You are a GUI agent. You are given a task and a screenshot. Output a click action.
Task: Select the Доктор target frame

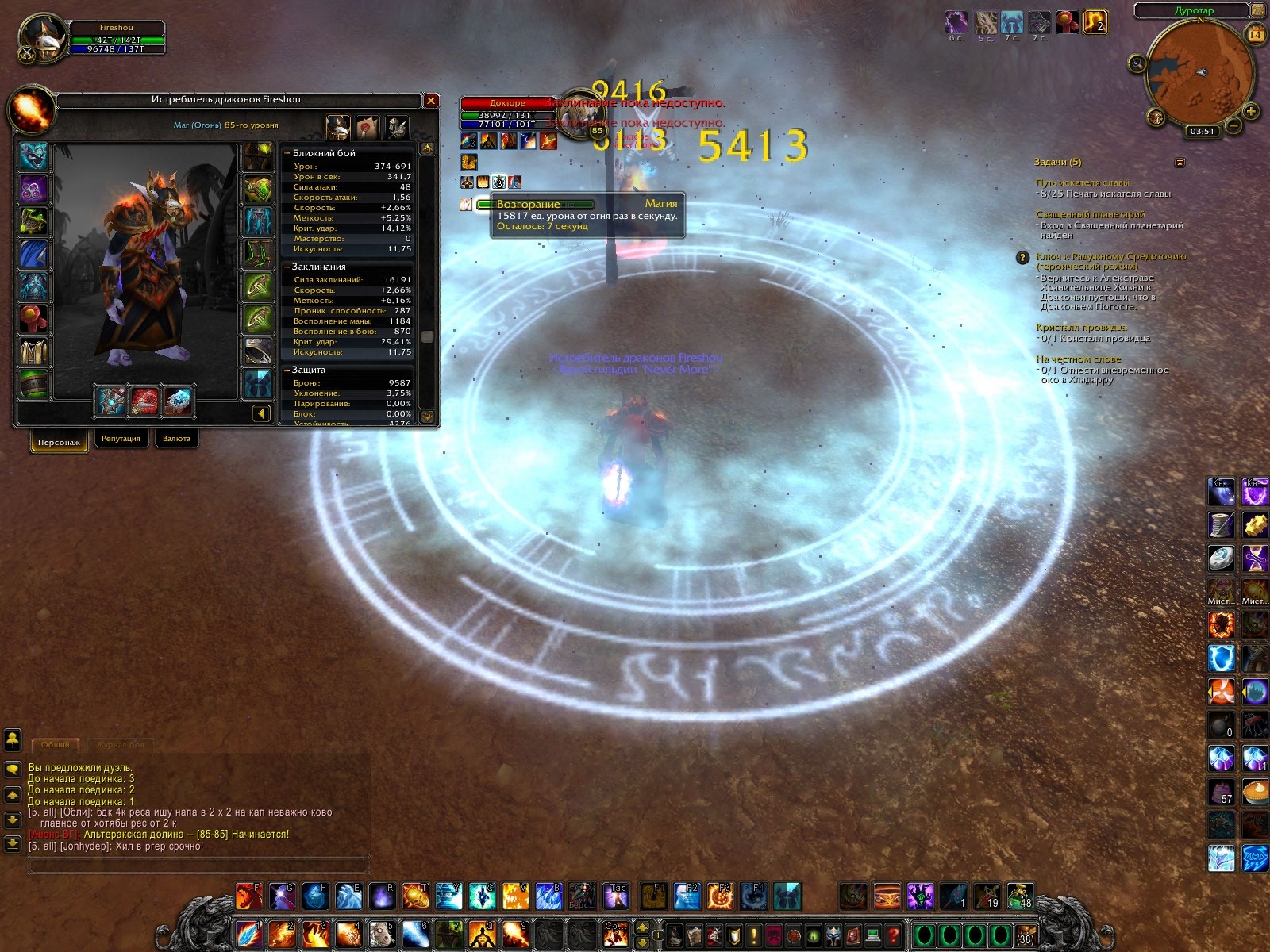point(508,103)
